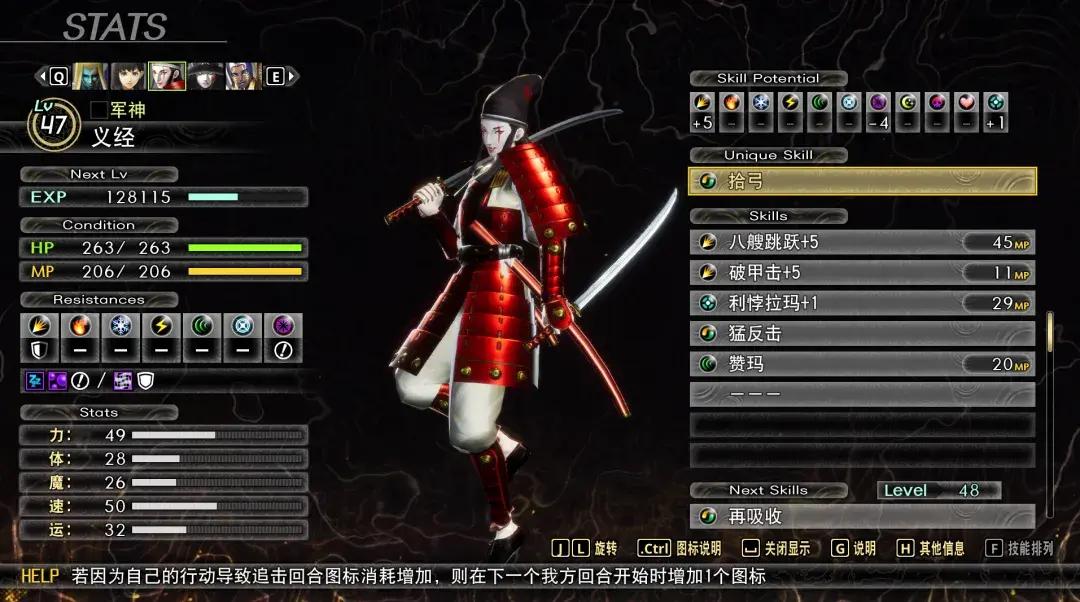The width and height of the screenshot is (1080, 602).
Task: Select the 赞玛 wind skill
Action: (x=862, y=364)
